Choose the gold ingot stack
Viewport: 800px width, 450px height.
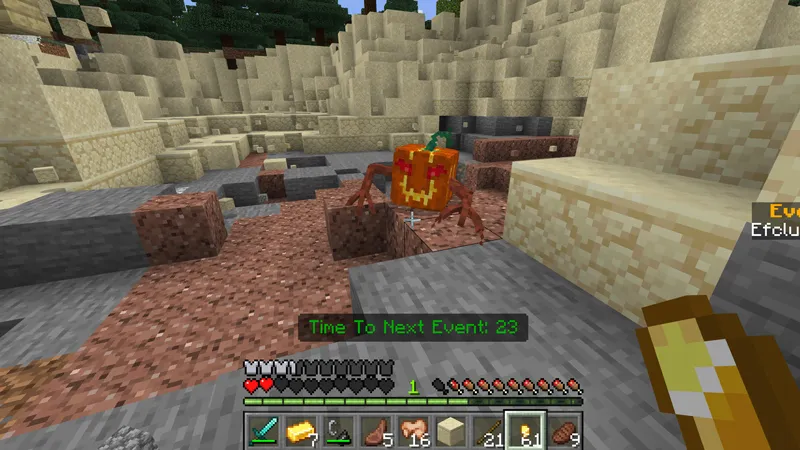(299, 431)
